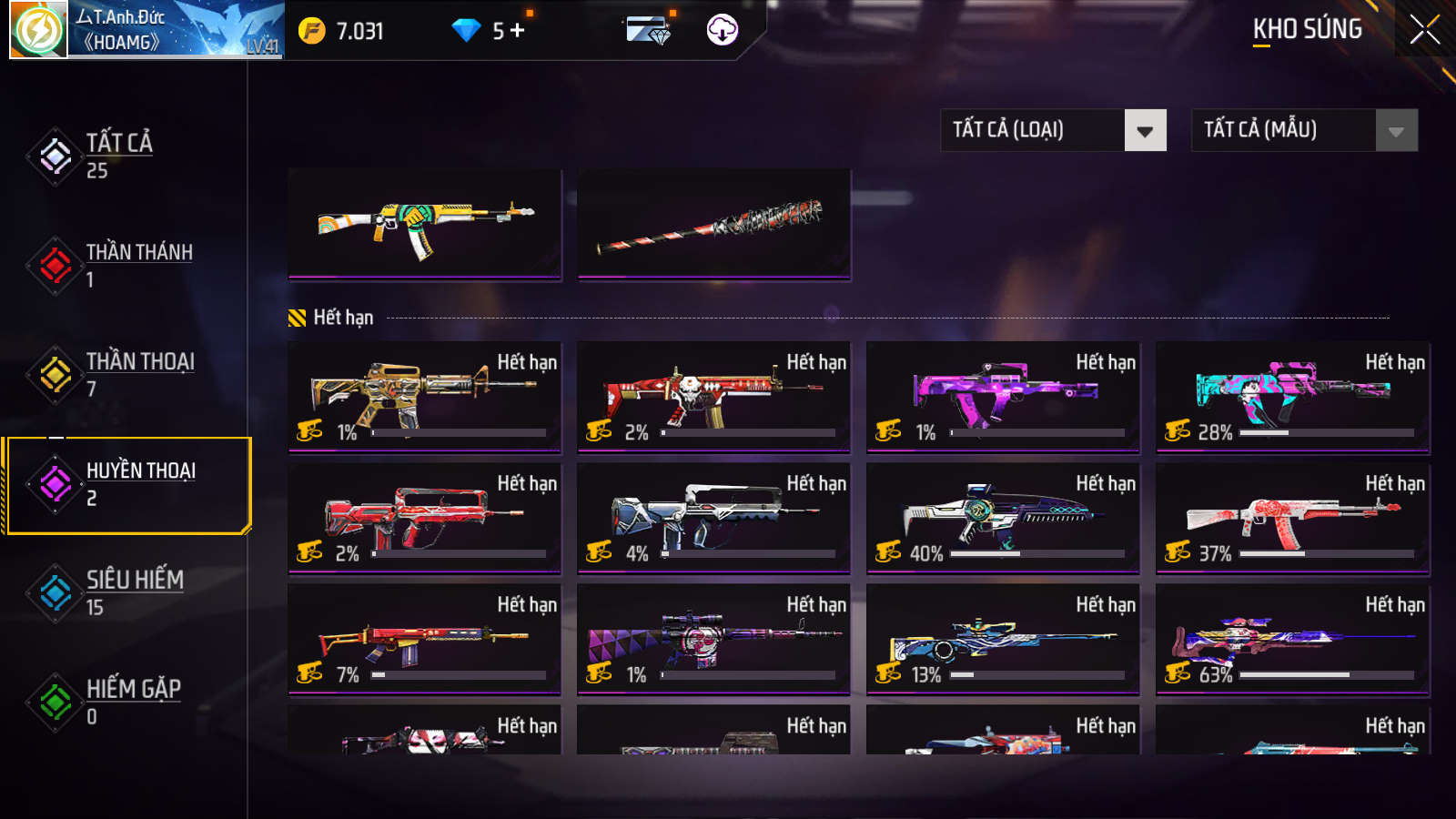This screenshot has height=819, width=1456.
Task: Open the card and diamond top-up icon
Action: tap(648, 31)
